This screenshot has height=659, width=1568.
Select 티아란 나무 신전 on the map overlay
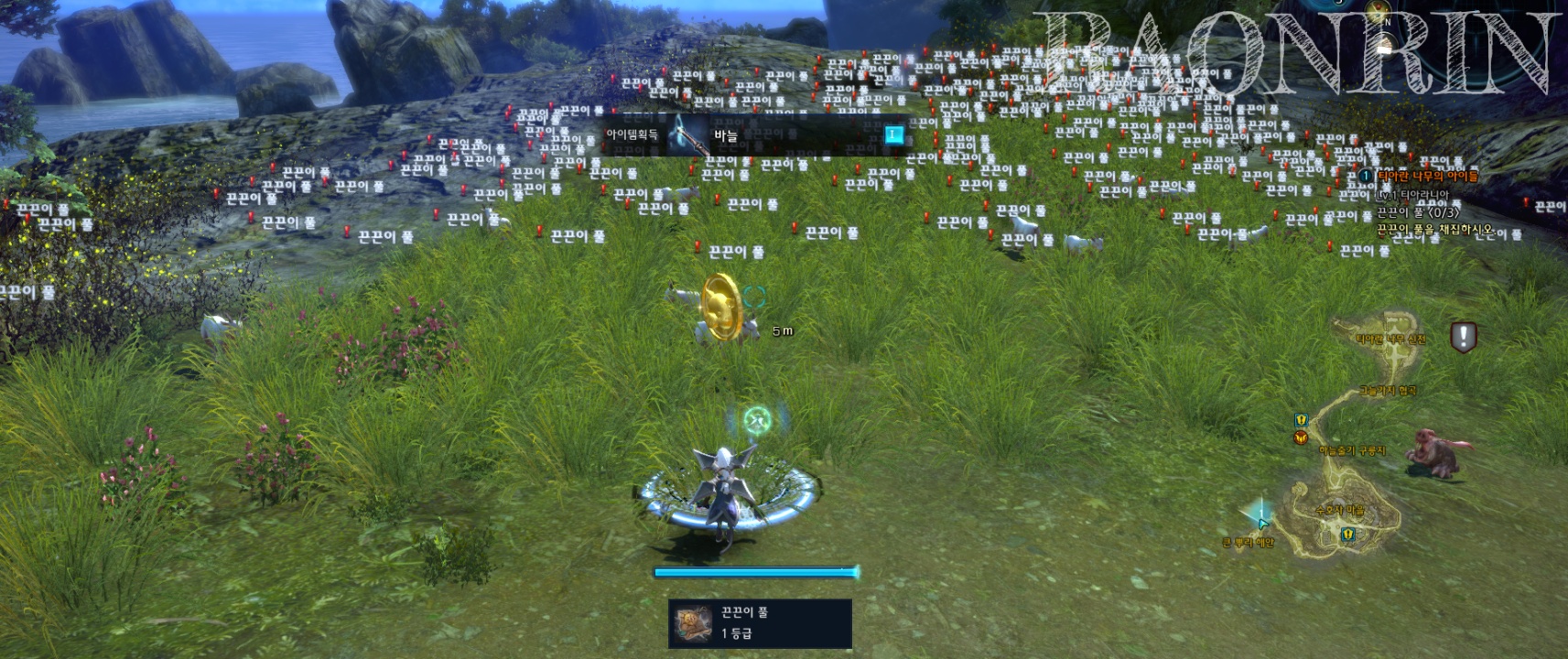pos(1390,338)
